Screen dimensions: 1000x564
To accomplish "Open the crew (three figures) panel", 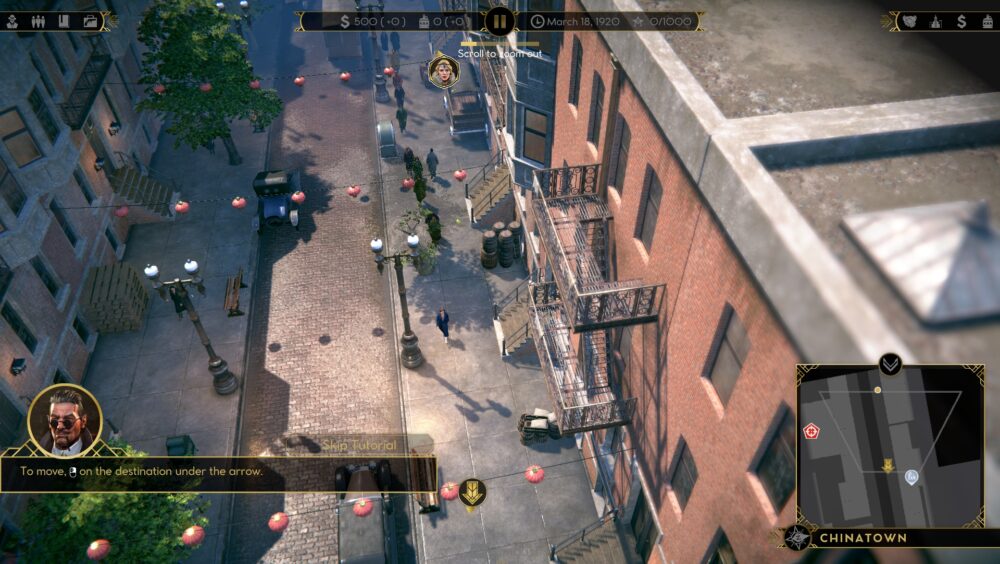I will point(40,20).
